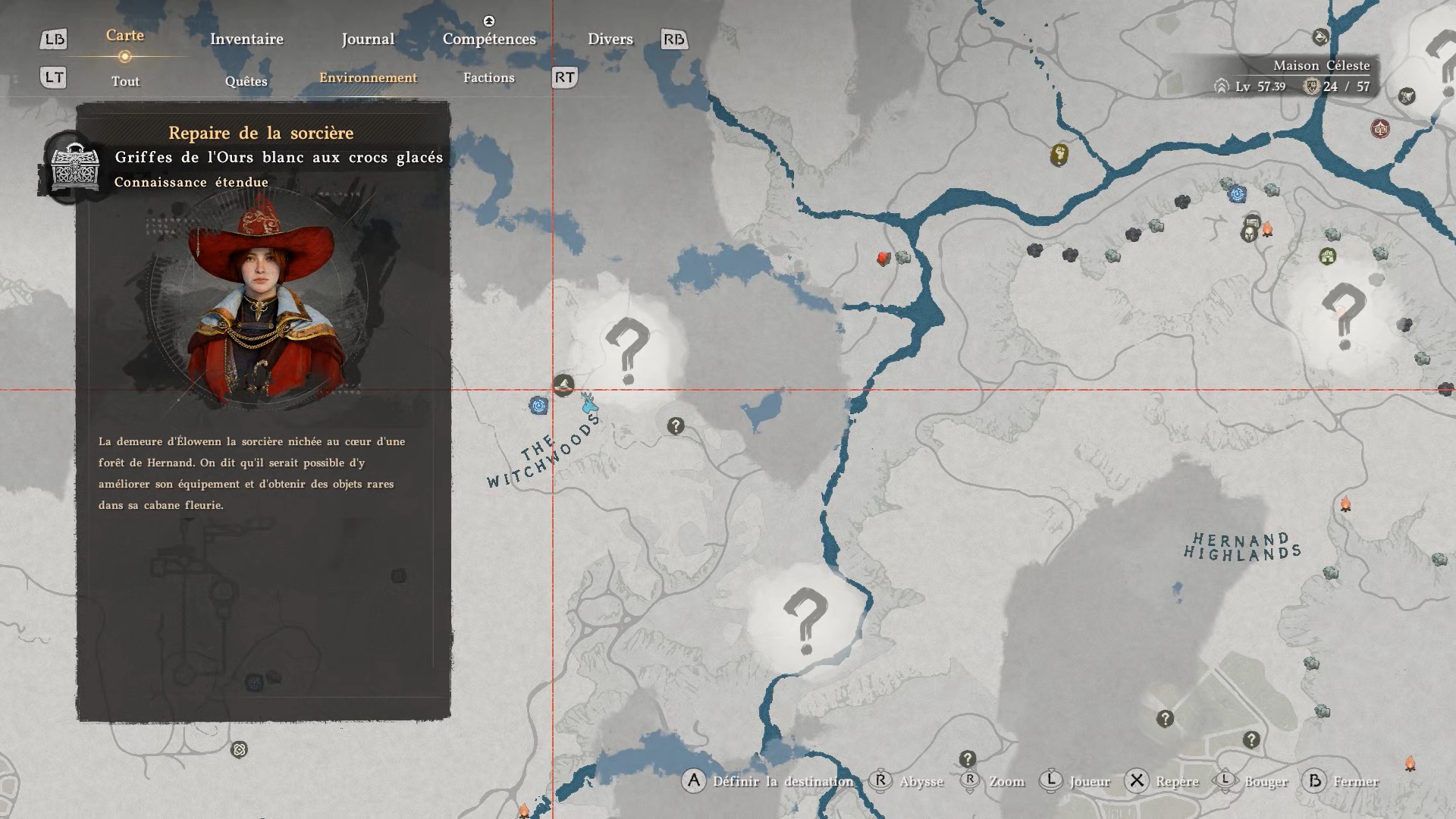Select the Divers tab
This screenshot has height=819, width=1456.
pos(610,39)
